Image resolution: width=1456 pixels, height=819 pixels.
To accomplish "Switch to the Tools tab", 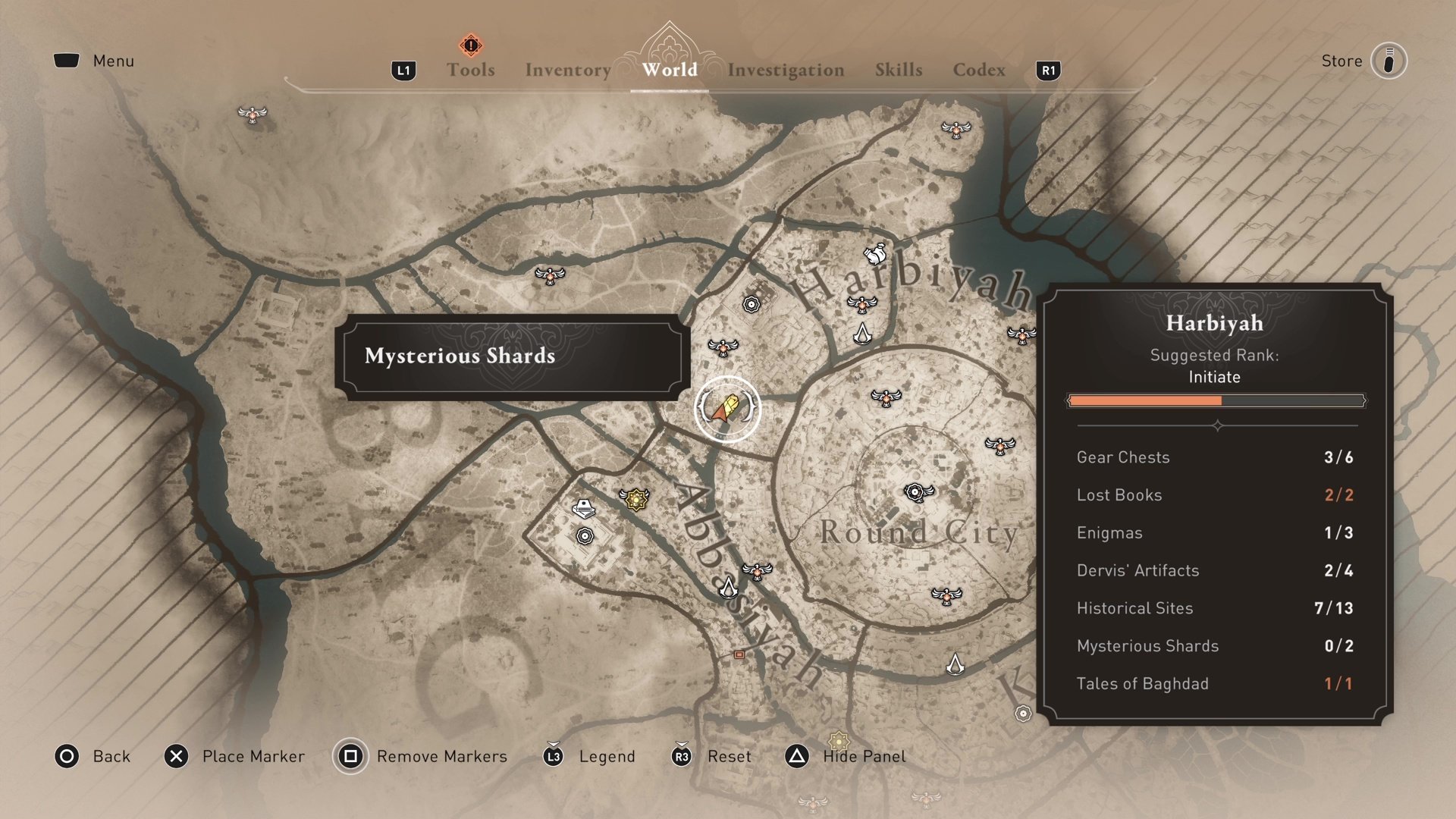I will 470,70.
